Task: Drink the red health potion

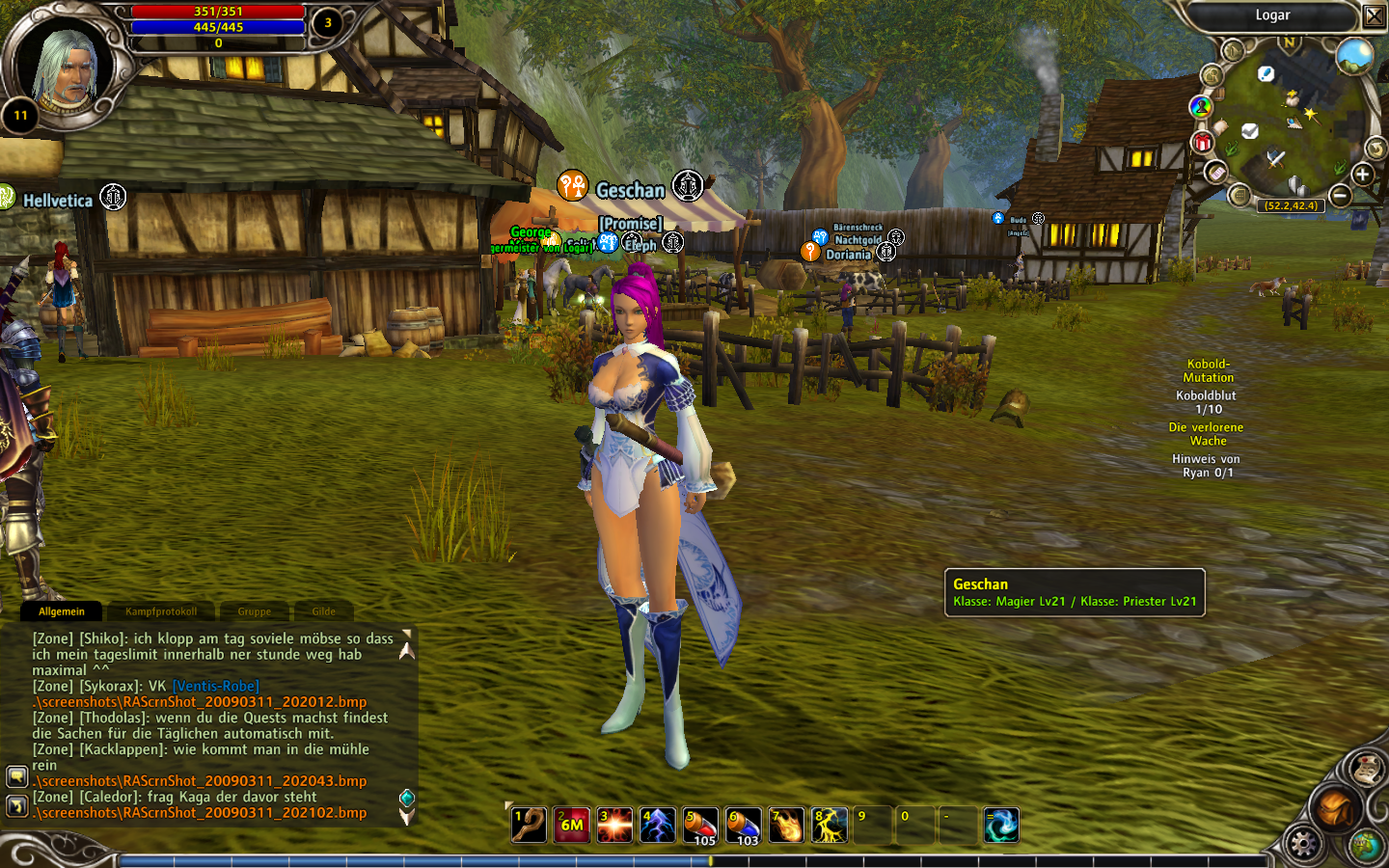Action: pos(700,826)
